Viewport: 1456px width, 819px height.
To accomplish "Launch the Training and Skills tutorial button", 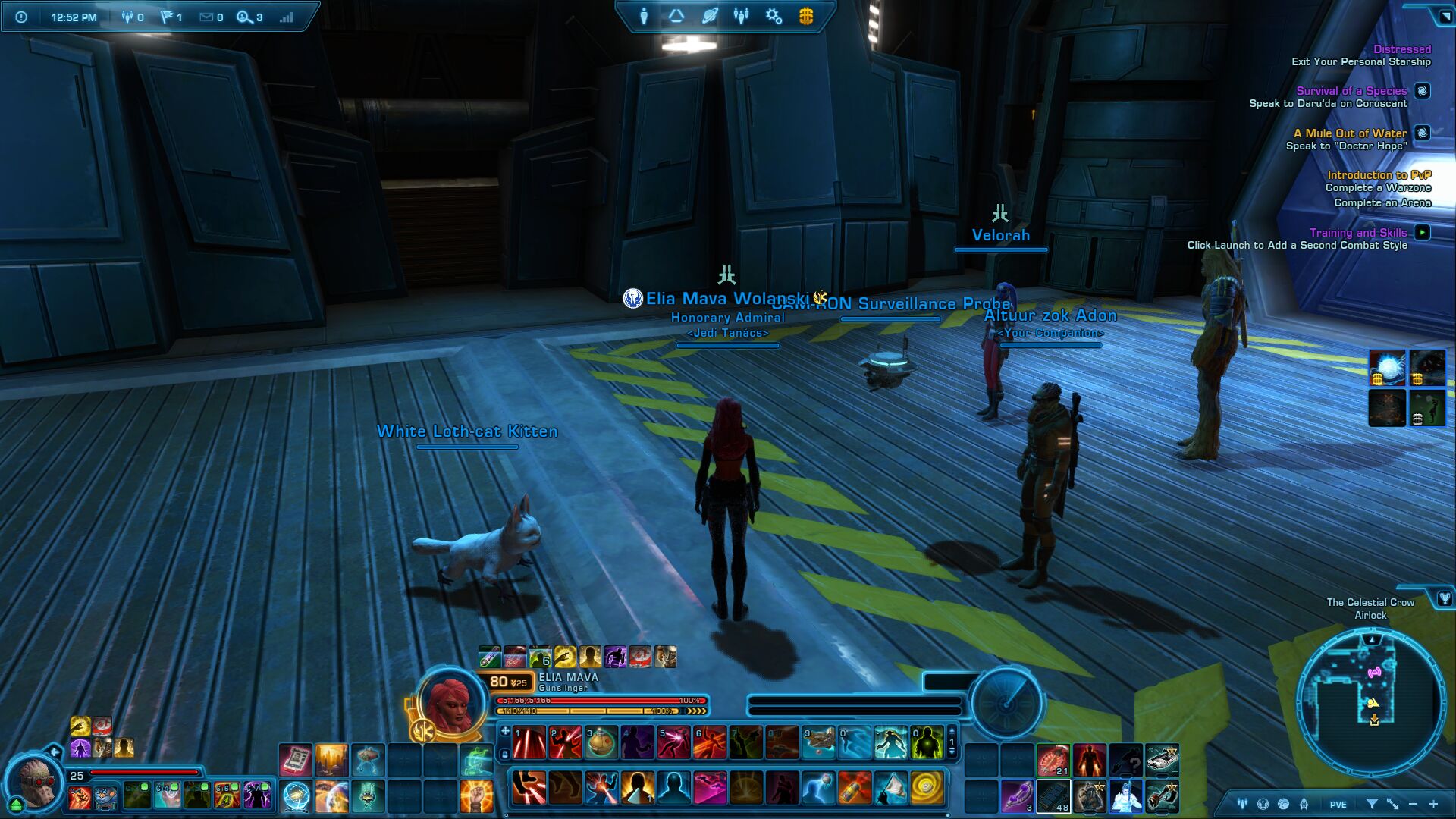I will click(x=1423, y=233).
